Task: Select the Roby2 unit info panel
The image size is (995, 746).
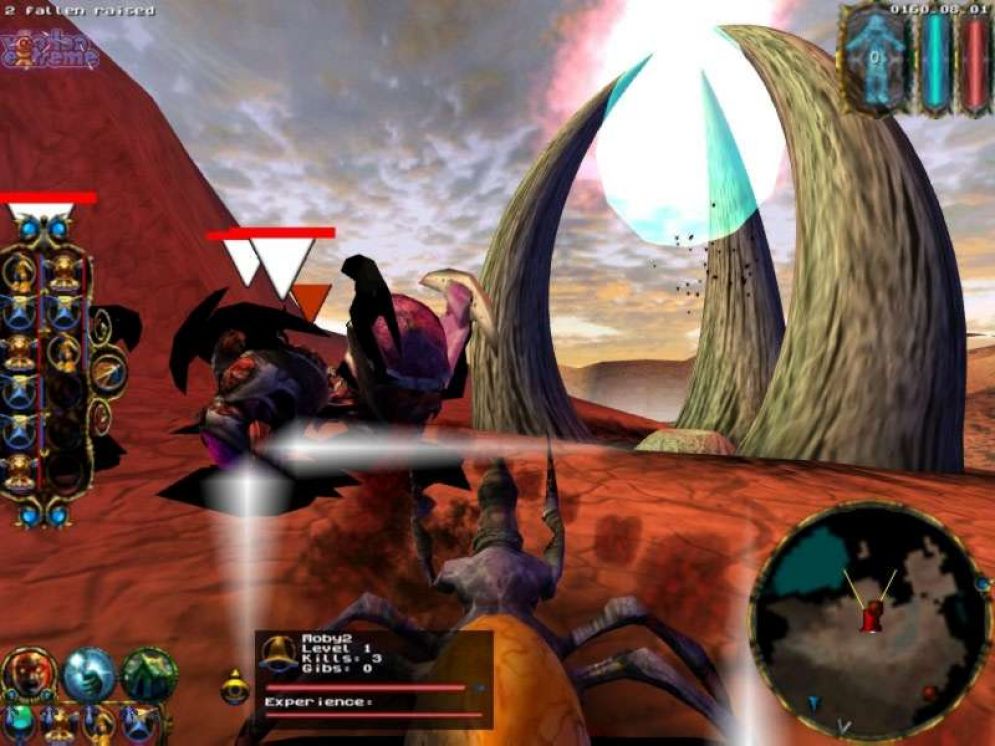Action: click(374, 678)
